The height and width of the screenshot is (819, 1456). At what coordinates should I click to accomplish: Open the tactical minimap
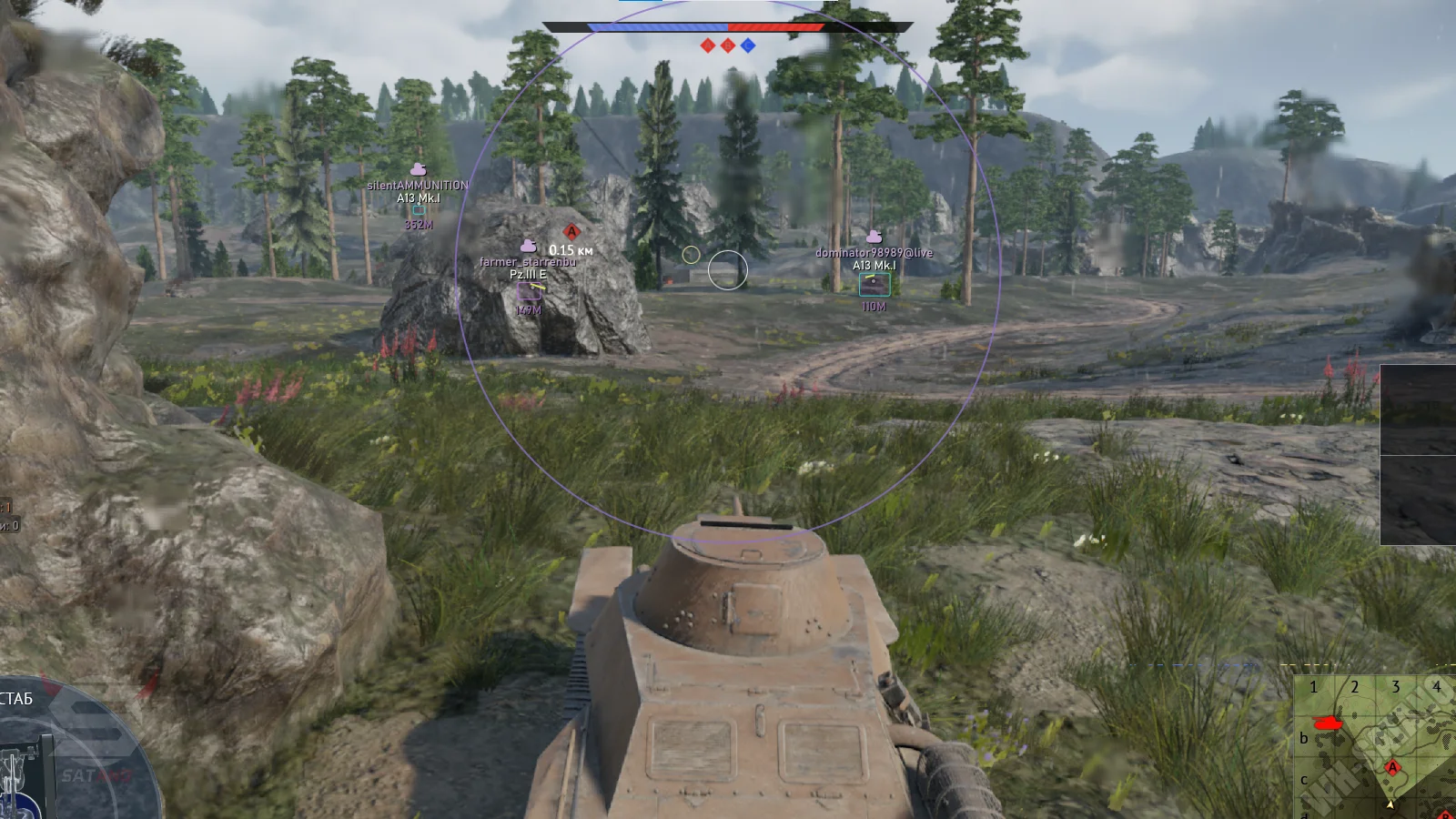1376,746
